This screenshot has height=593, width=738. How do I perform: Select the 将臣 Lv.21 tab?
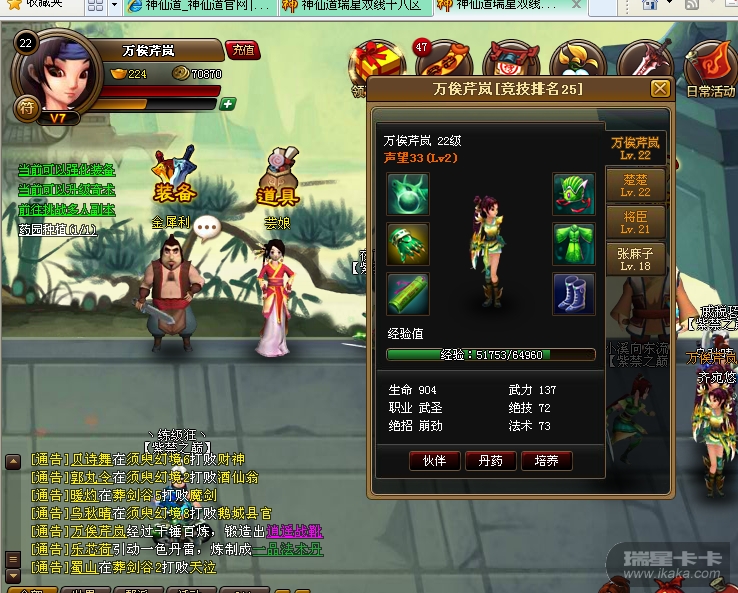click(636, 223)
